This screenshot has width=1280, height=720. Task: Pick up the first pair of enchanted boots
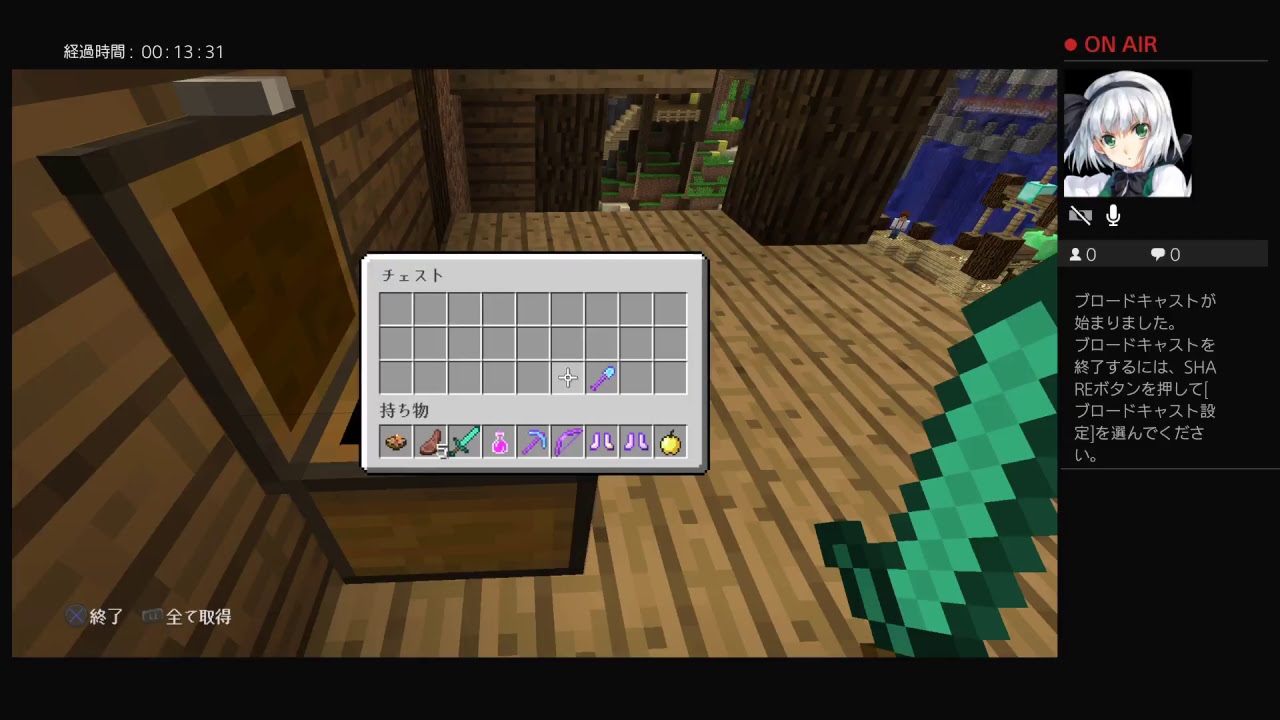[601, 442]
